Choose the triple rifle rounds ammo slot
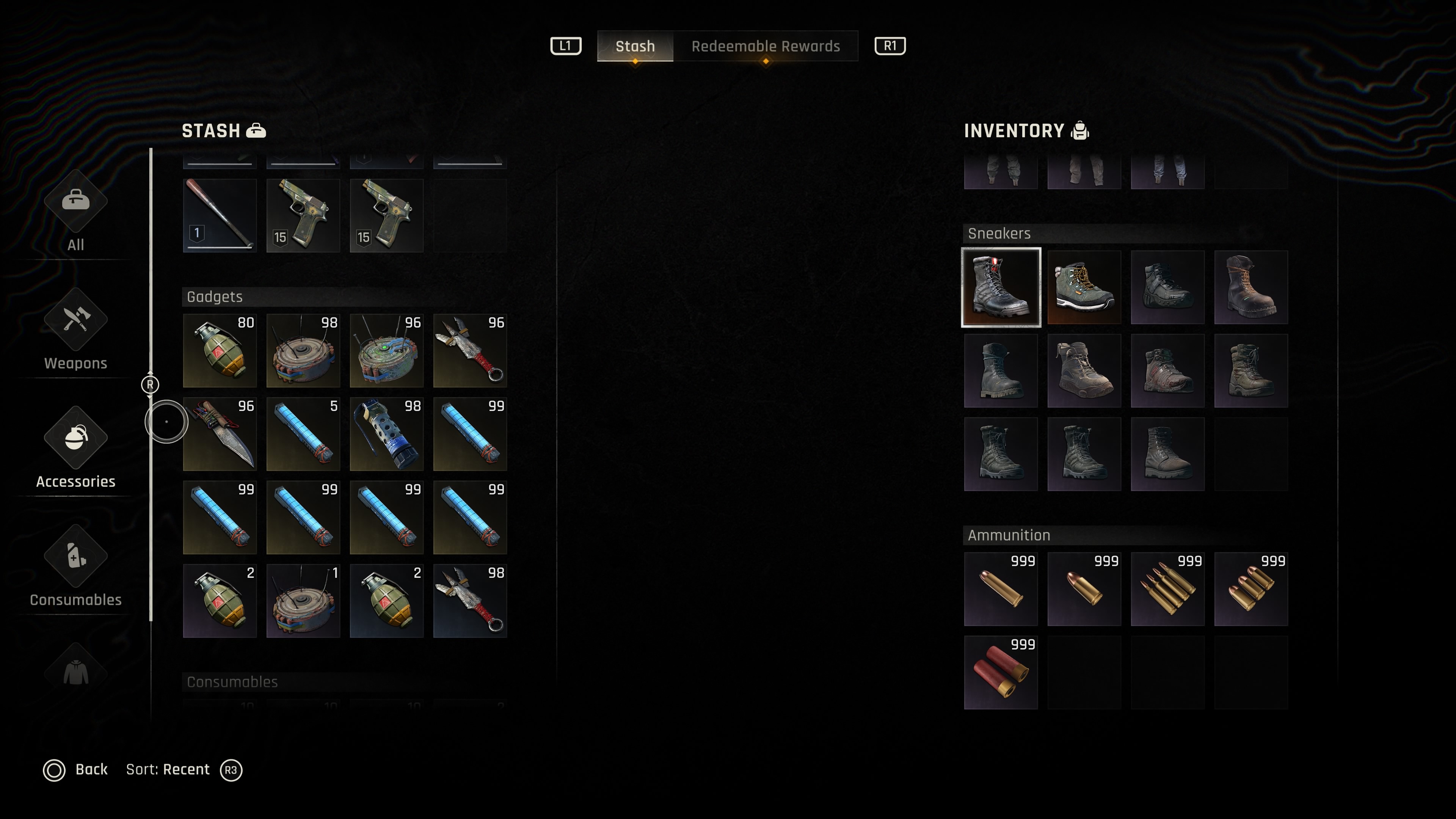This screenshot has width=1456, height=819. (1167, 590)
